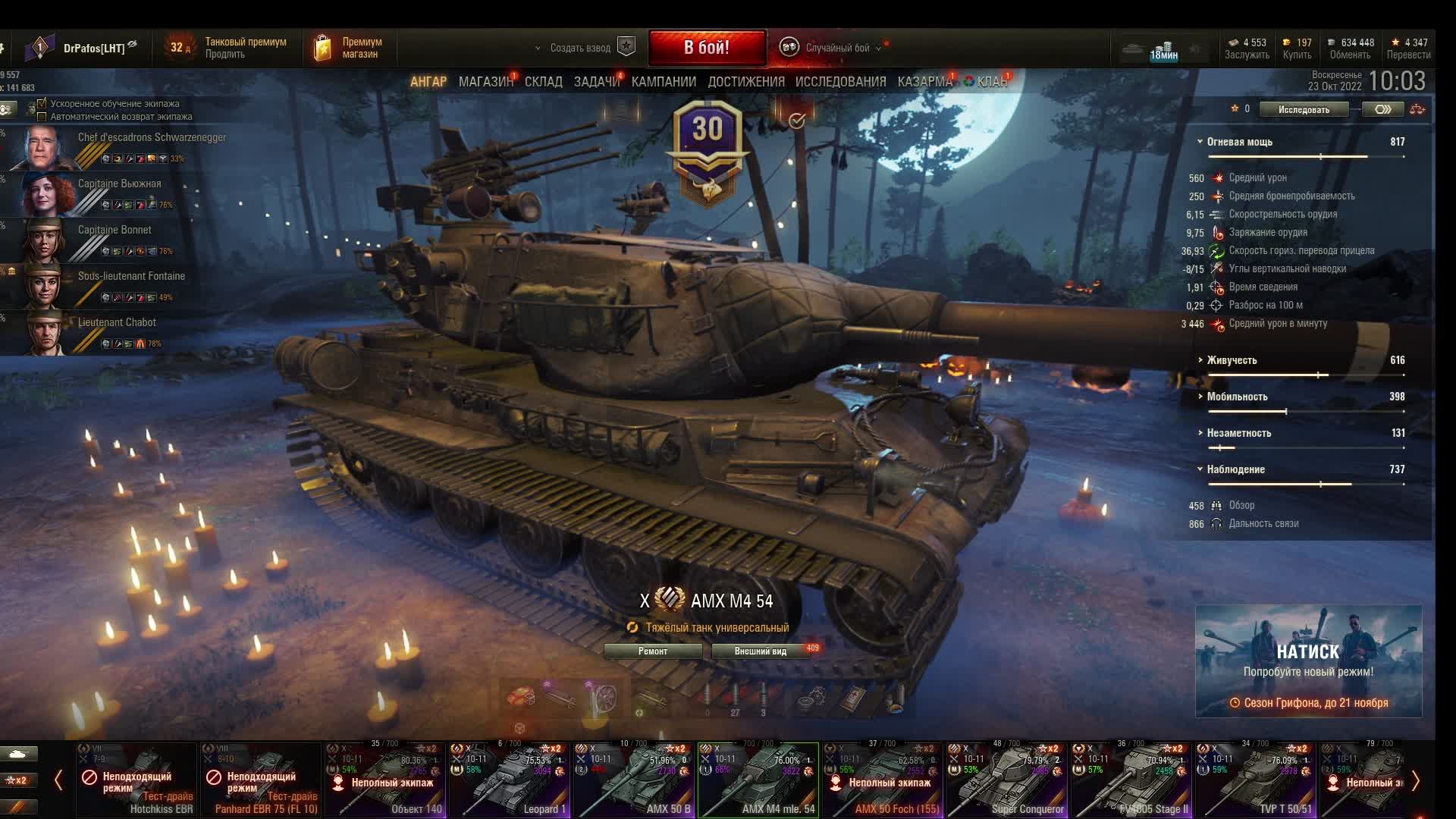
Task: Go to the КАМПАНИИ tab
Action: click(664, 82)
